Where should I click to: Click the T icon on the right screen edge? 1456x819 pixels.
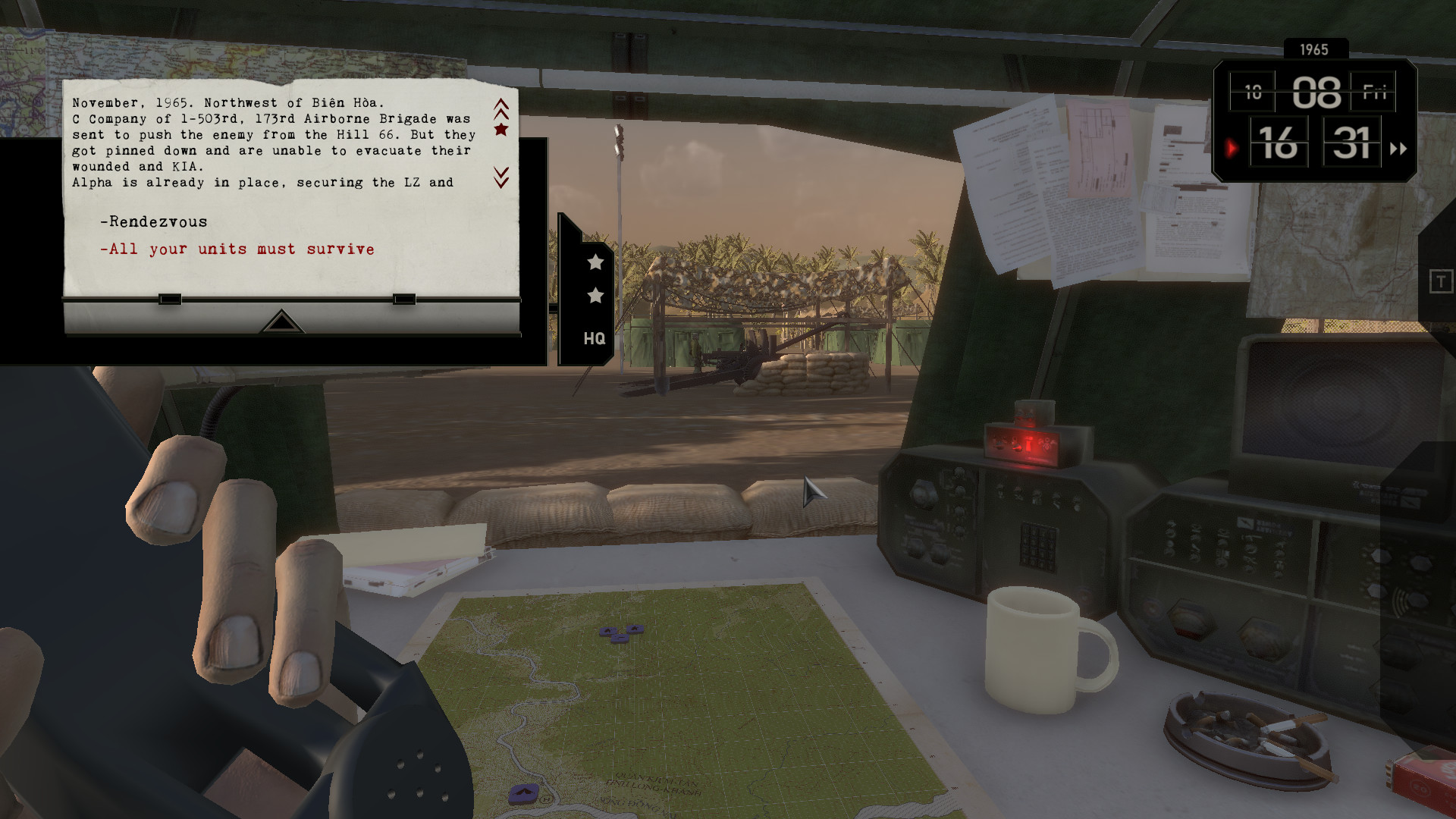click(x=1440, y=281)
